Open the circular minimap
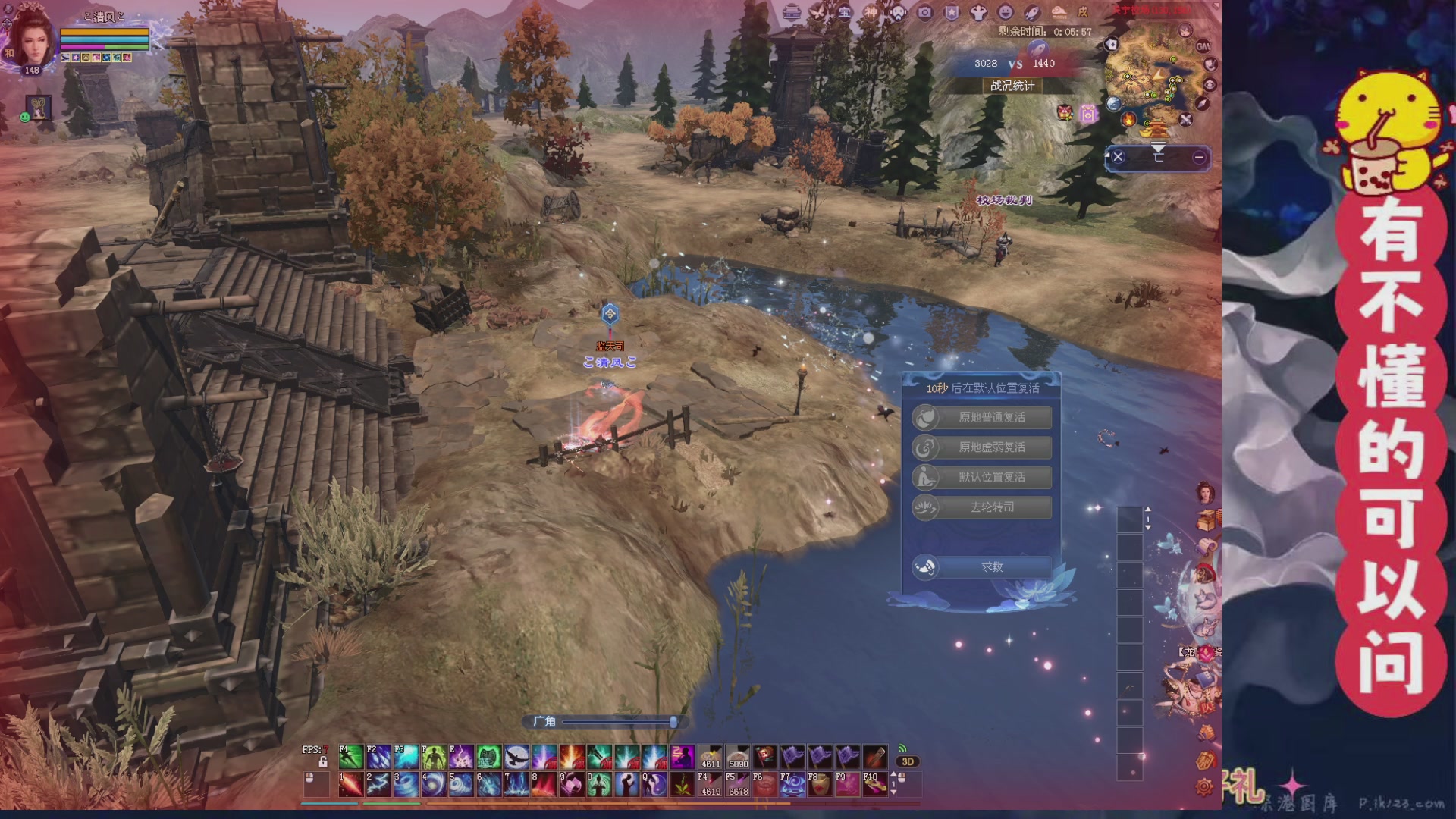1456x819 pixels. pyautogui.click(x=1153, y=76)
